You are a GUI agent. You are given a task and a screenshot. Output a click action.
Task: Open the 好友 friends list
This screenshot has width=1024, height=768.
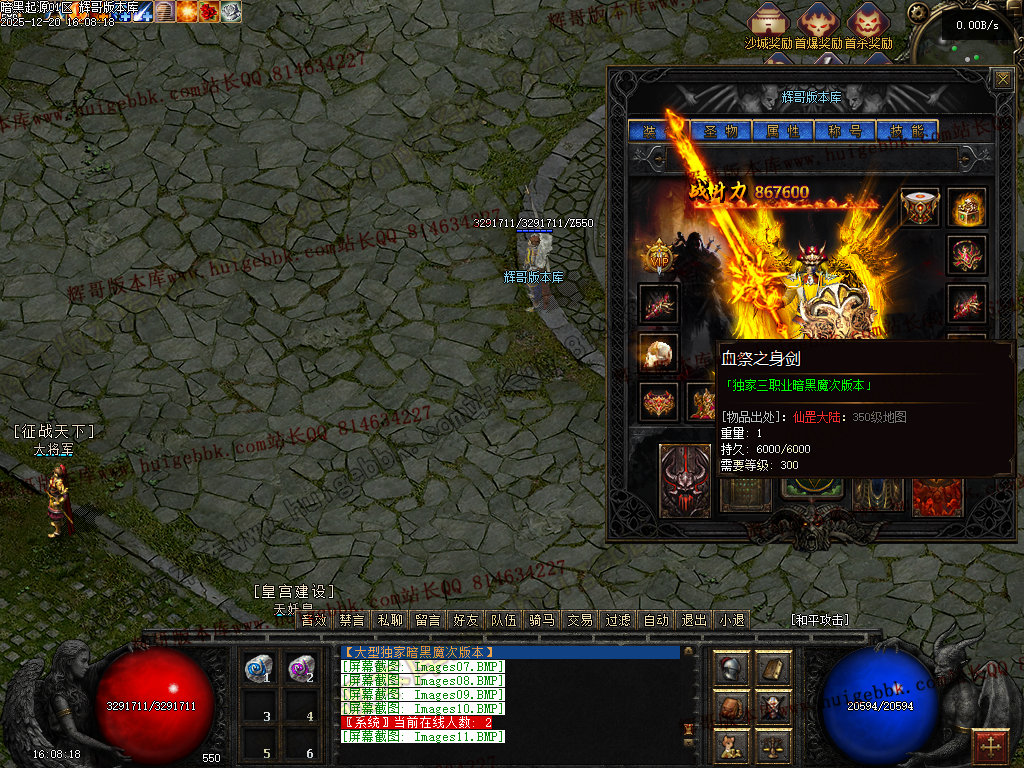pyautogui.click(x=465, y=620)
